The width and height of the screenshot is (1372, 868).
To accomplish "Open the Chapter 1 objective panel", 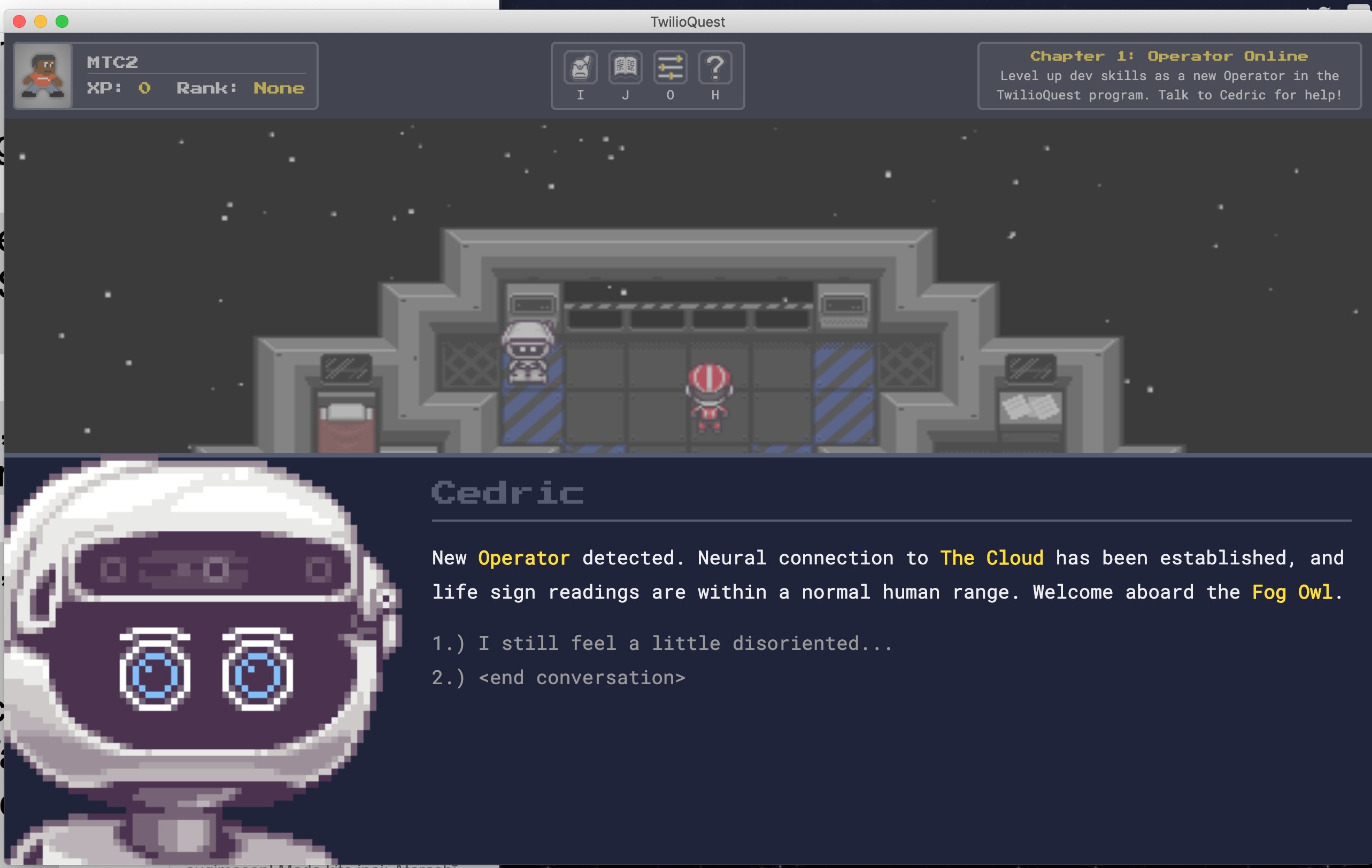I will pyautogui.click(x=1169, y=76).
